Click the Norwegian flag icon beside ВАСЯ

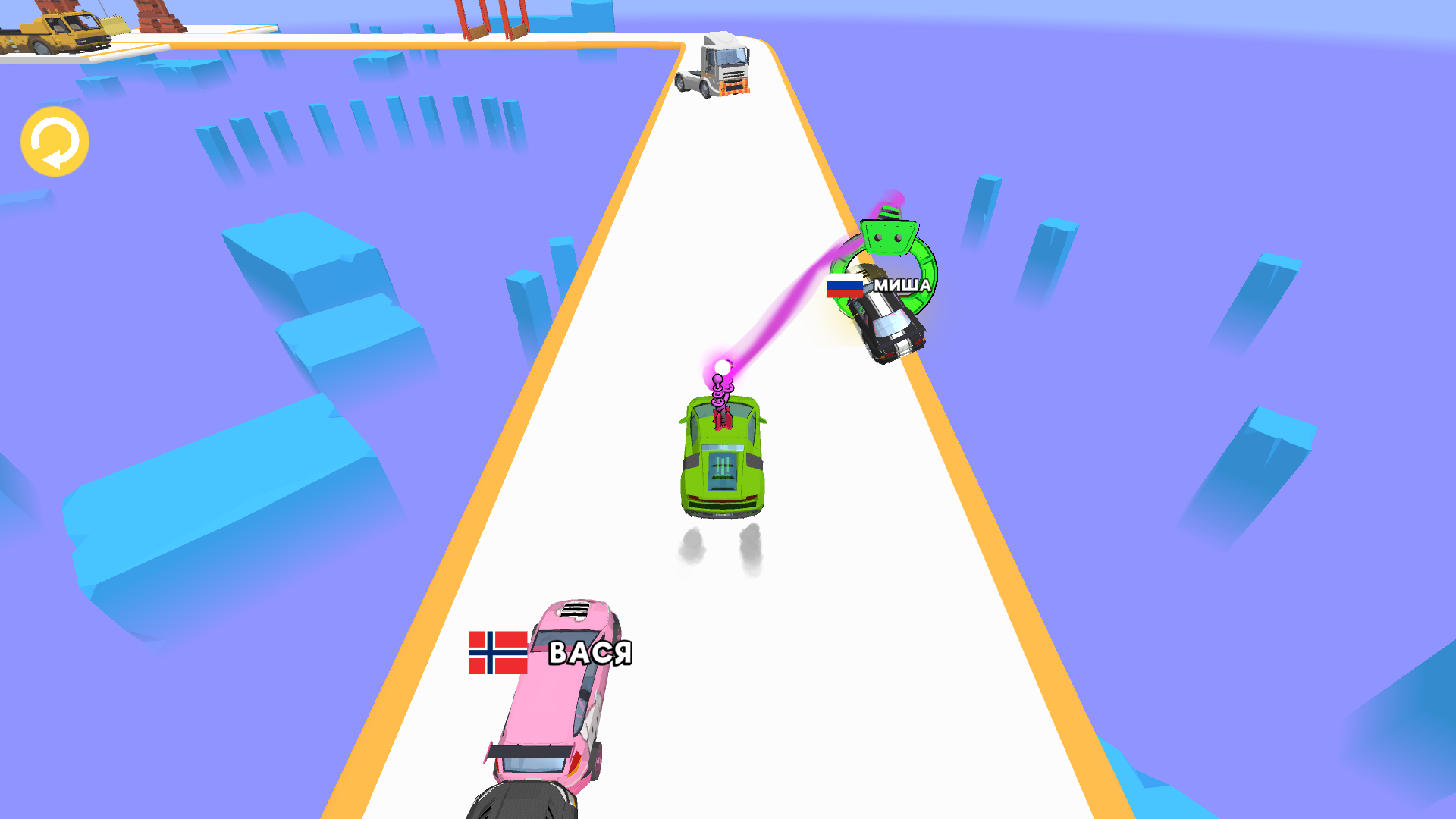point(497,653)
